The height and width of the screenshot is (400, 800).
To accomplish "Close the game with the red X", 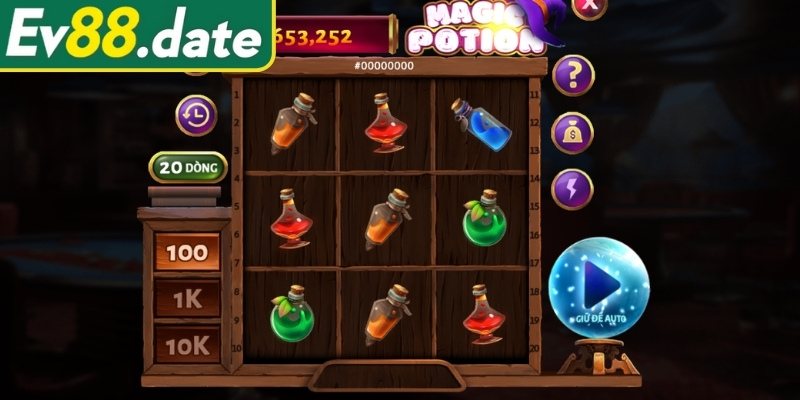I will (590, 6).
